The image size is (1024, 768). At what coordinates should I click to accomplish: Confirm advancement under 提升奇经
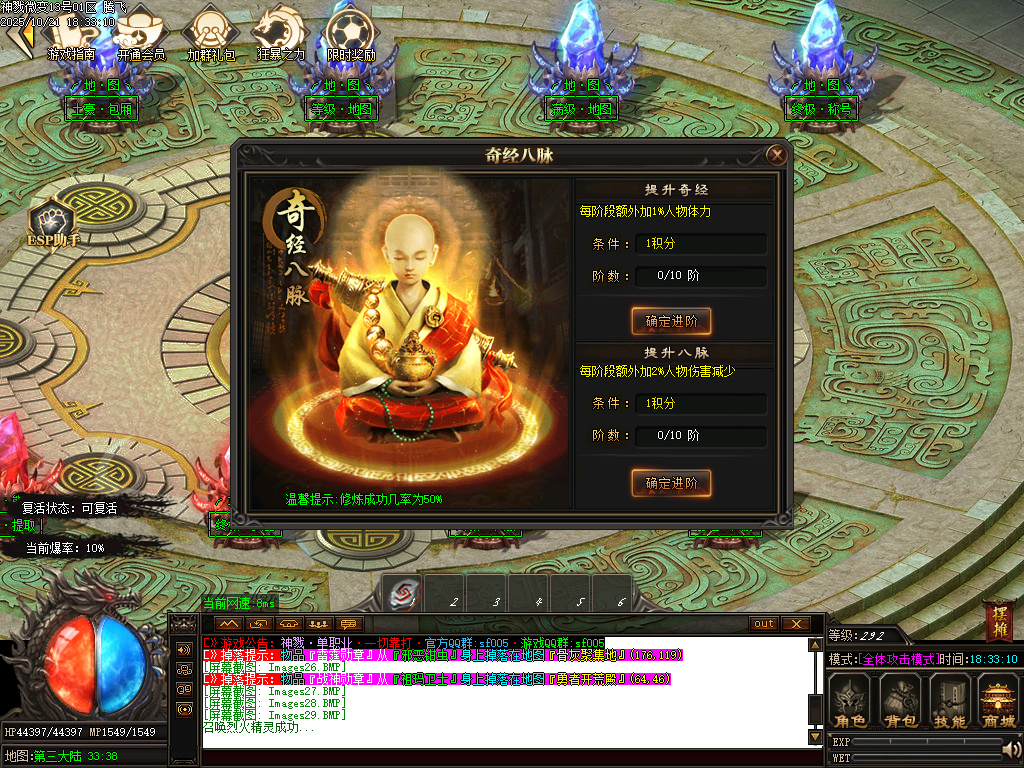[x=671, y=321]
